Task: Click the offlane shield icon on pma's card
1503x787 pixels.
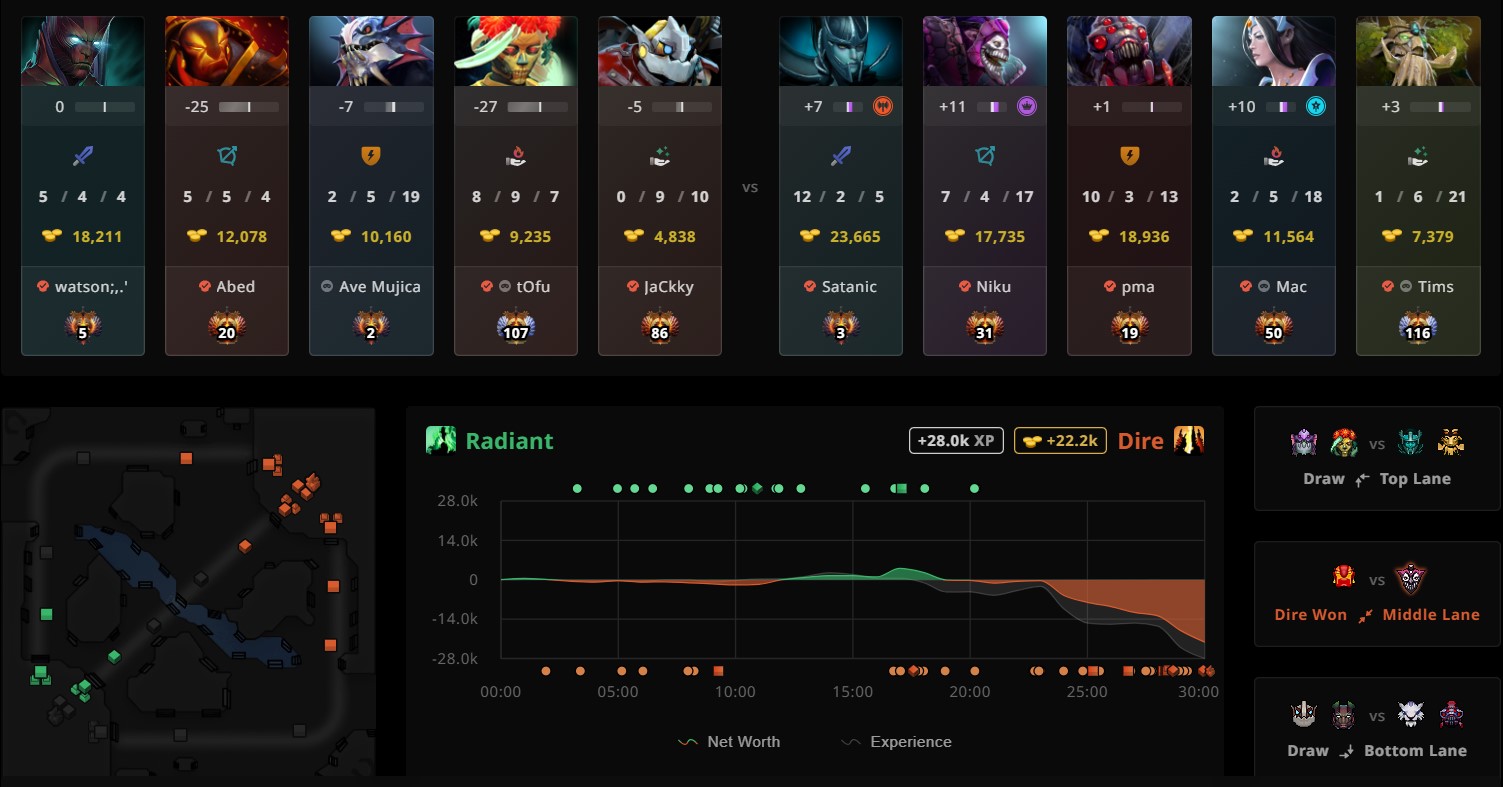Action: [1129, 156]
